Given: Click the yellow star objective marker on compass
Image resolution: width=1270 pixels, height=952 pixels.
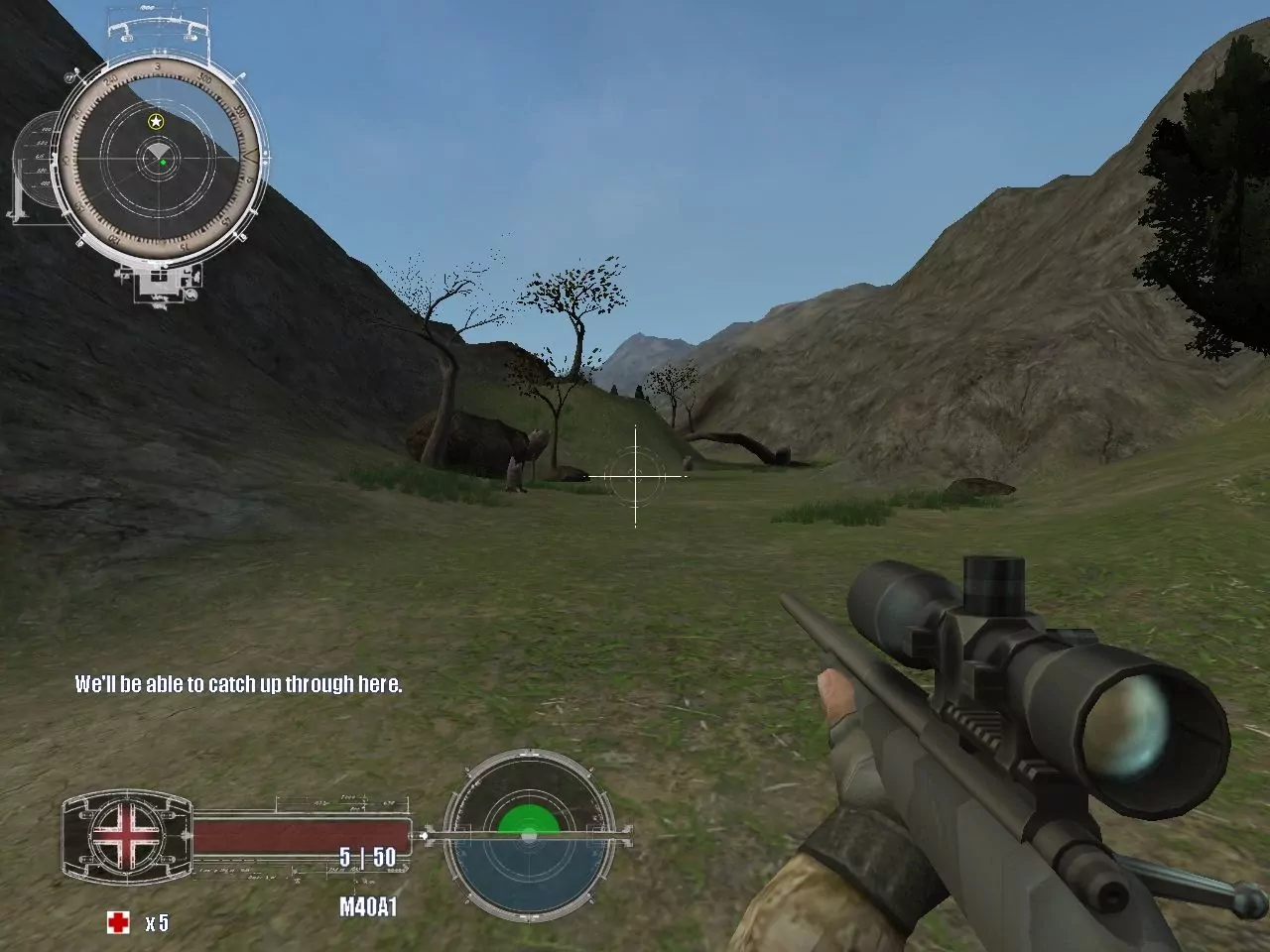Looking at the screenshot, I should click(x=156, y=121).
